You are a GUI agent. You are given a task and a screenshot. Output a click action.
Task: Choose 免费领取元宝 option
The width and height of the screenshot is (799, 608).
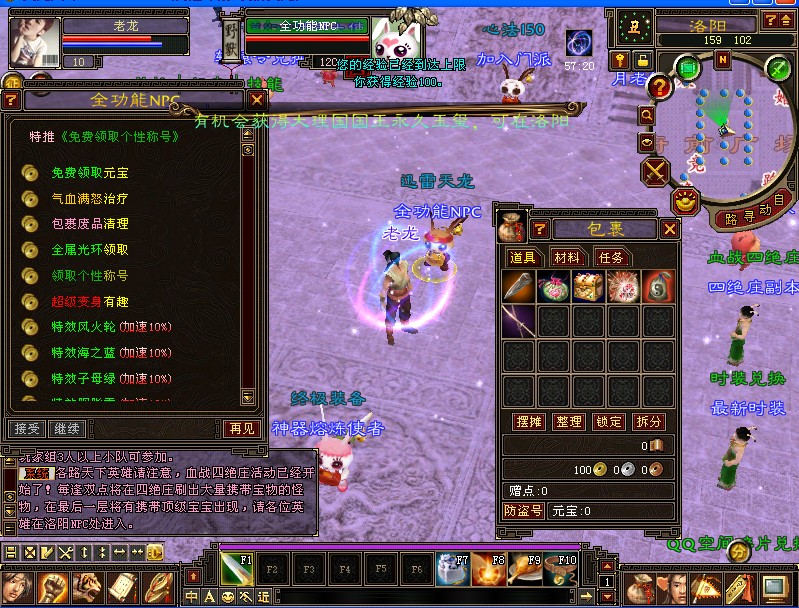(89, 173)
